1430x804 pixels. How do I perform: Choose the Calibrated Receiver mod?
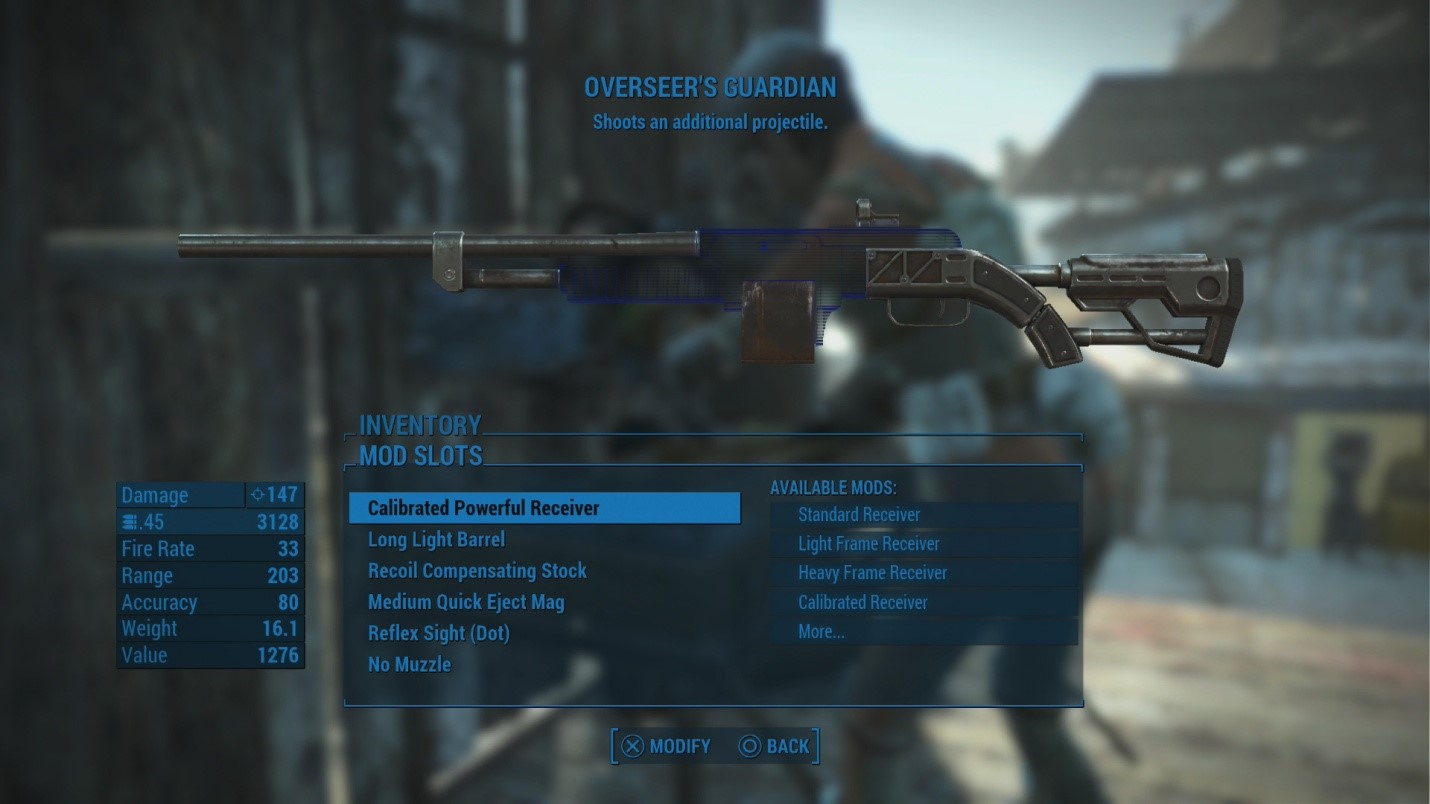pos(862,602)
